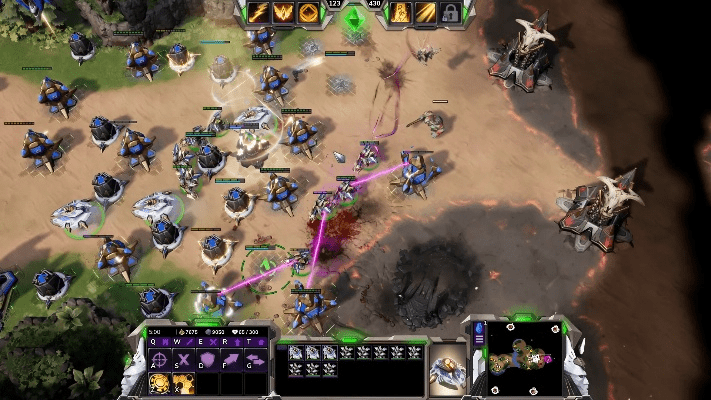Screen dimensions: 711x400
Task: Choose the X stop command
Action: (x=183, y=360)
